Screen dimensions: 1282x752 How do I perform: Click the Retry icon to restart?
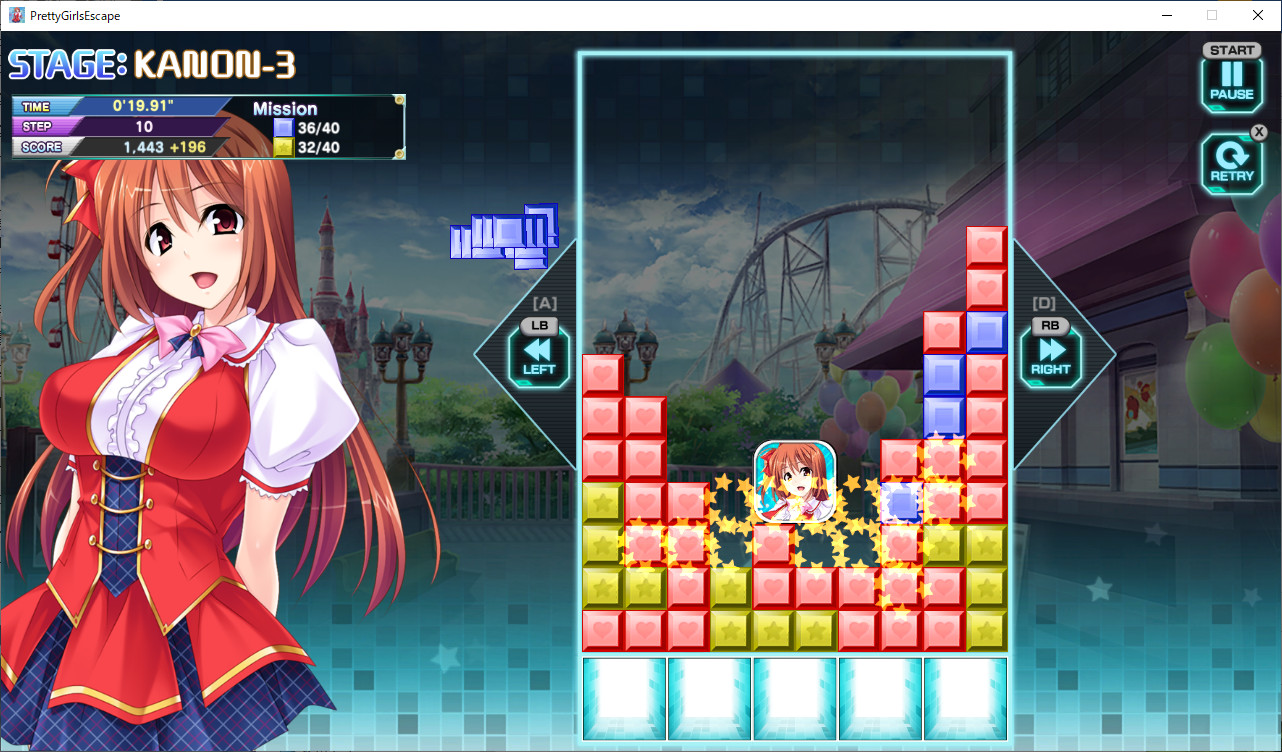1231,163
